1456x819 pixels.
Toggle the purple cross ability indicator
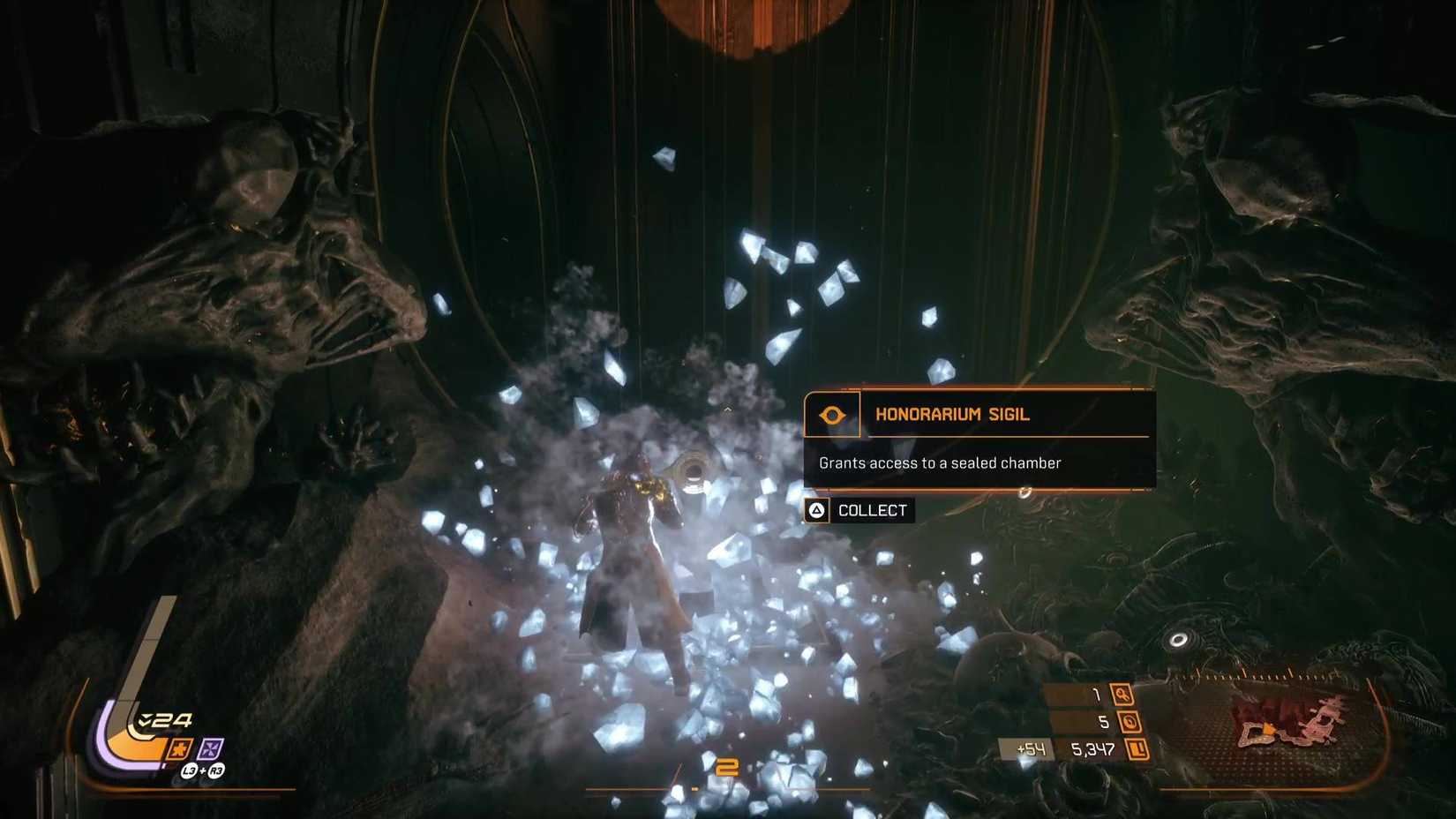coord(210,748)
